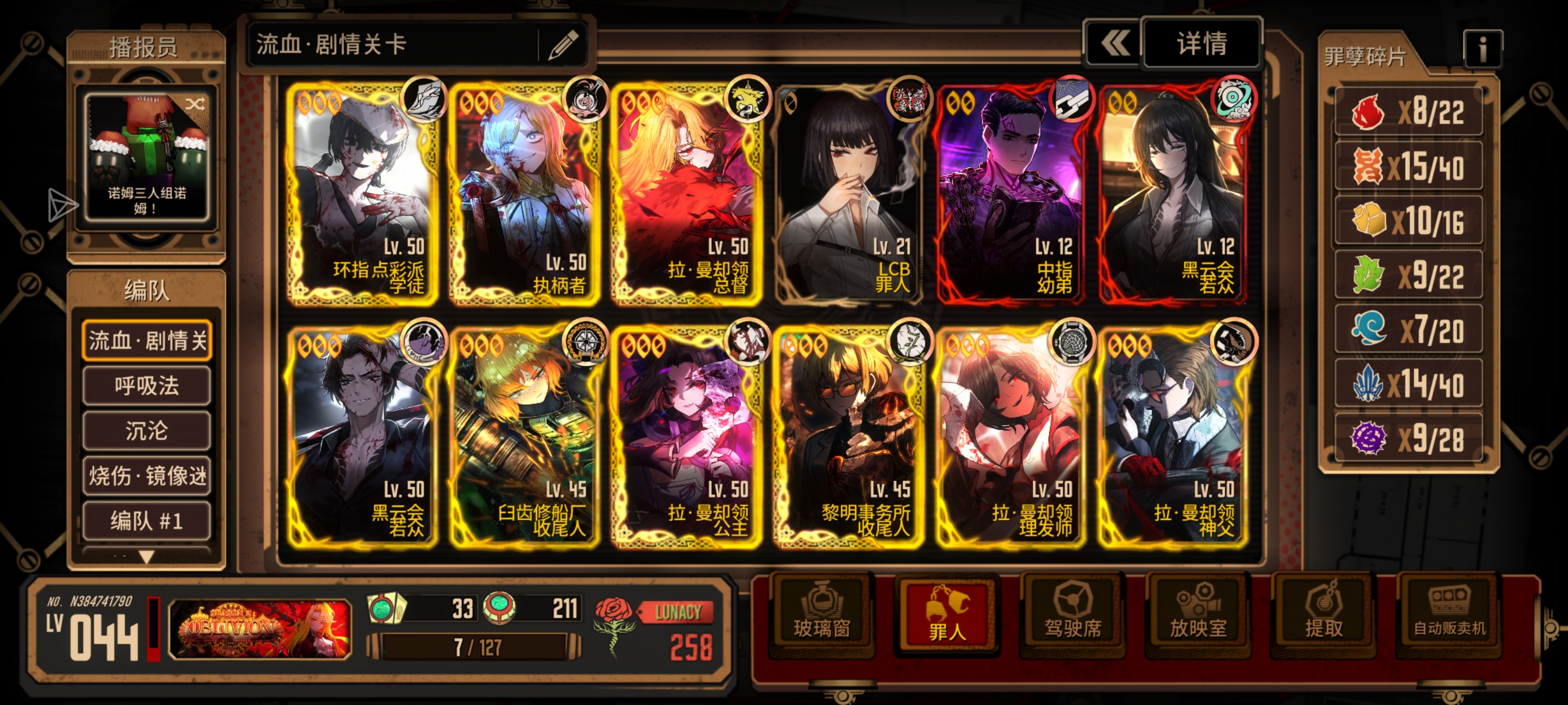Screen dimensions: 1568x705
Task: Visit the 自动贩卖机 vending machine
Action: 1449,615
